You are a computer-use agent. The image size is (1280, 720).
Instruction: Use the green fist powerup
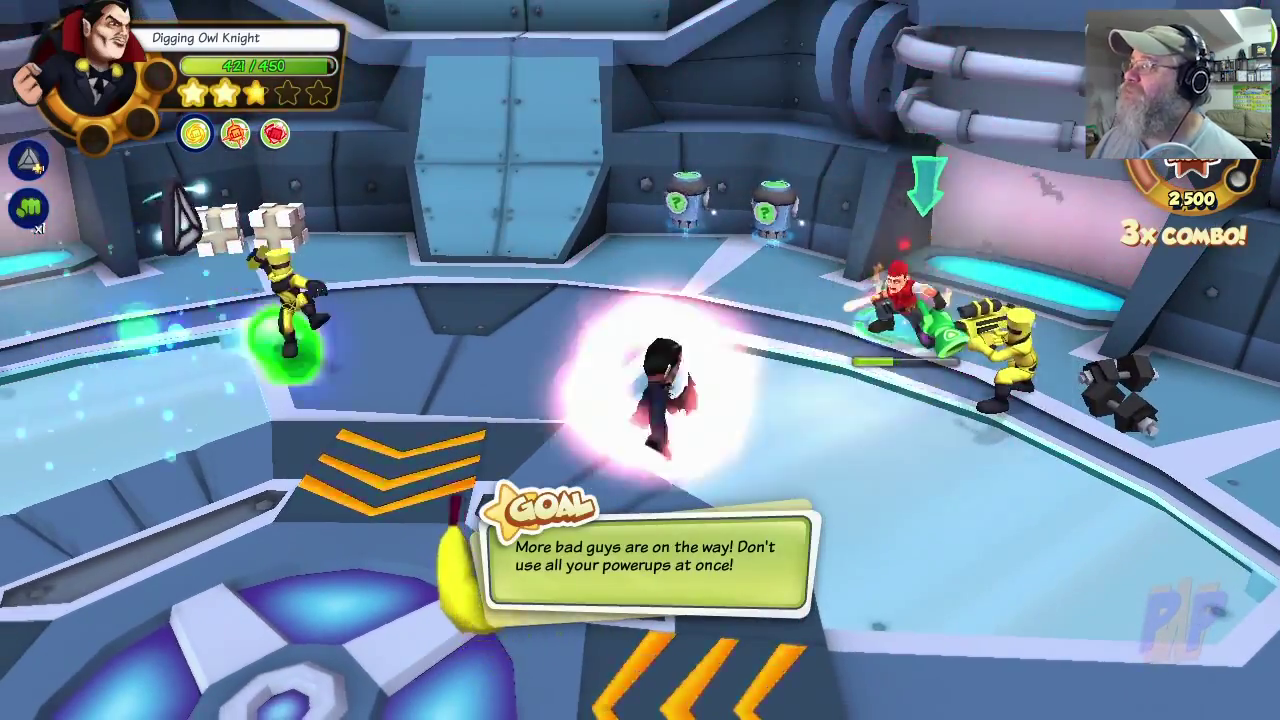(28, 208)
